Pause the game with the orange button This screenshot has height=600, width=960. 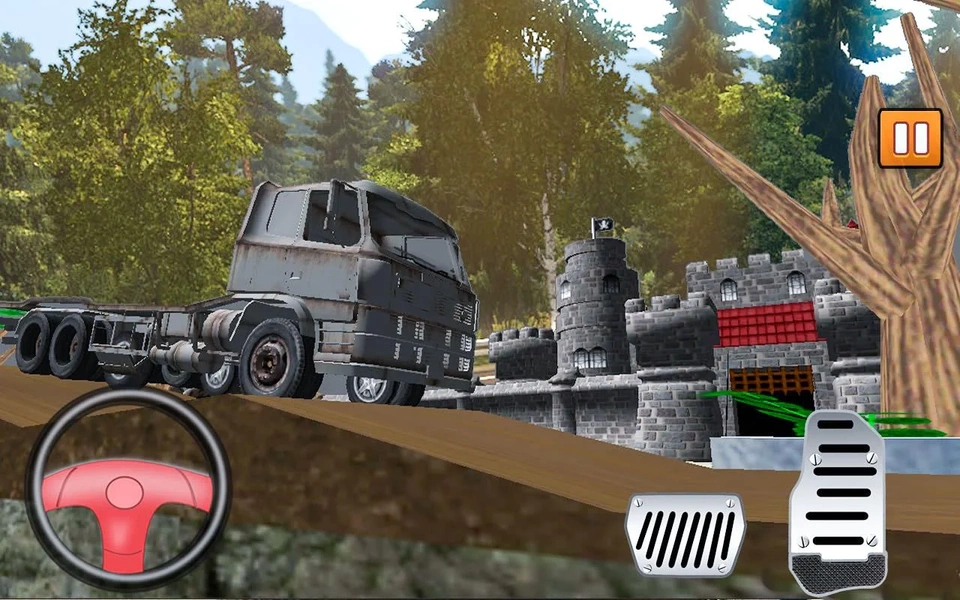point(910,137)
